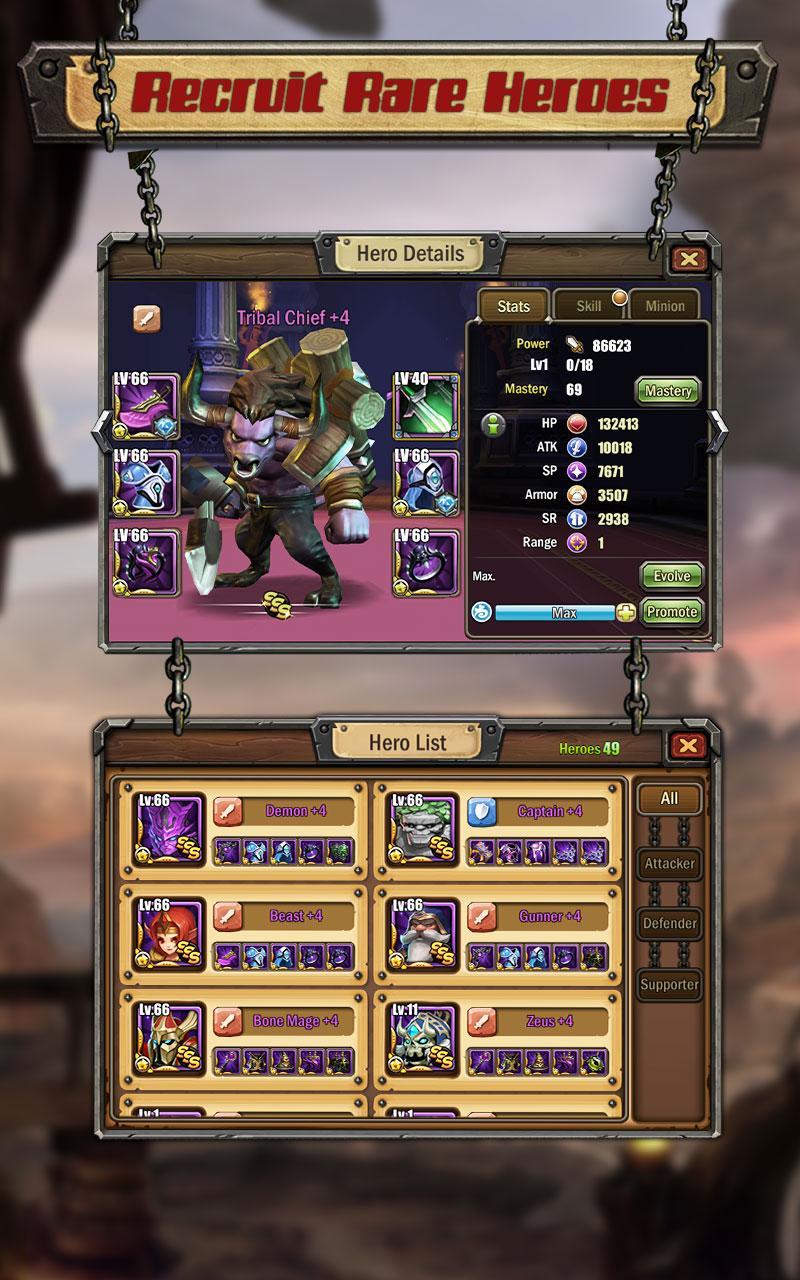Close the Hero List window

click(x=688, y=745)
